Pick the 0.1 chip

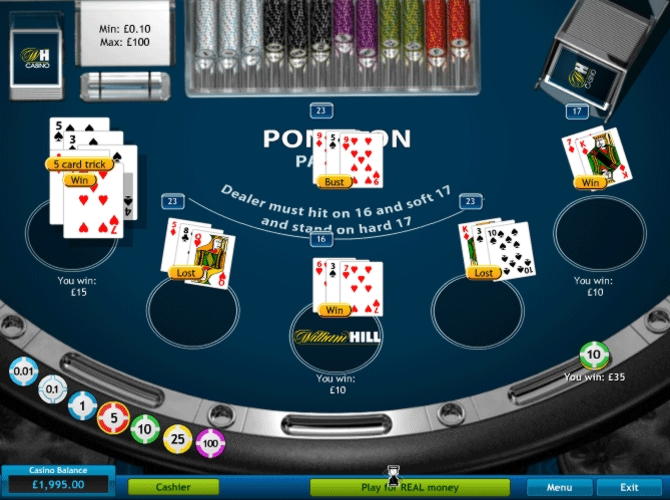tap(52, 389)
